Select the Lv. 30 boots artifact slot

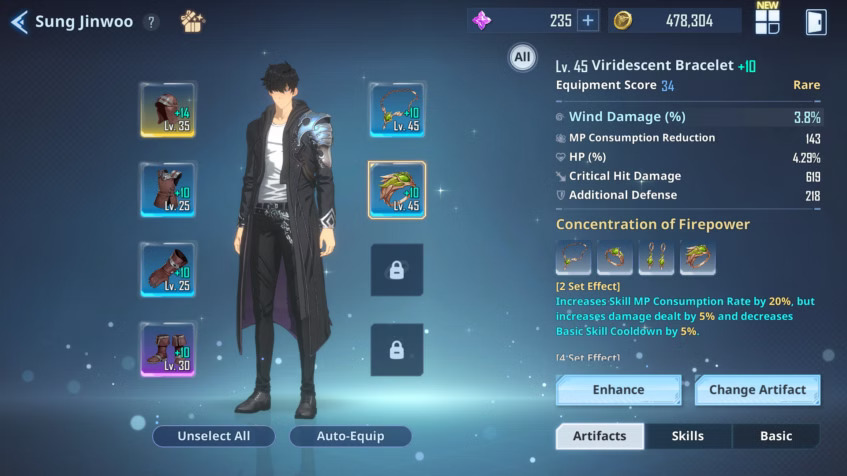point(168,349)
